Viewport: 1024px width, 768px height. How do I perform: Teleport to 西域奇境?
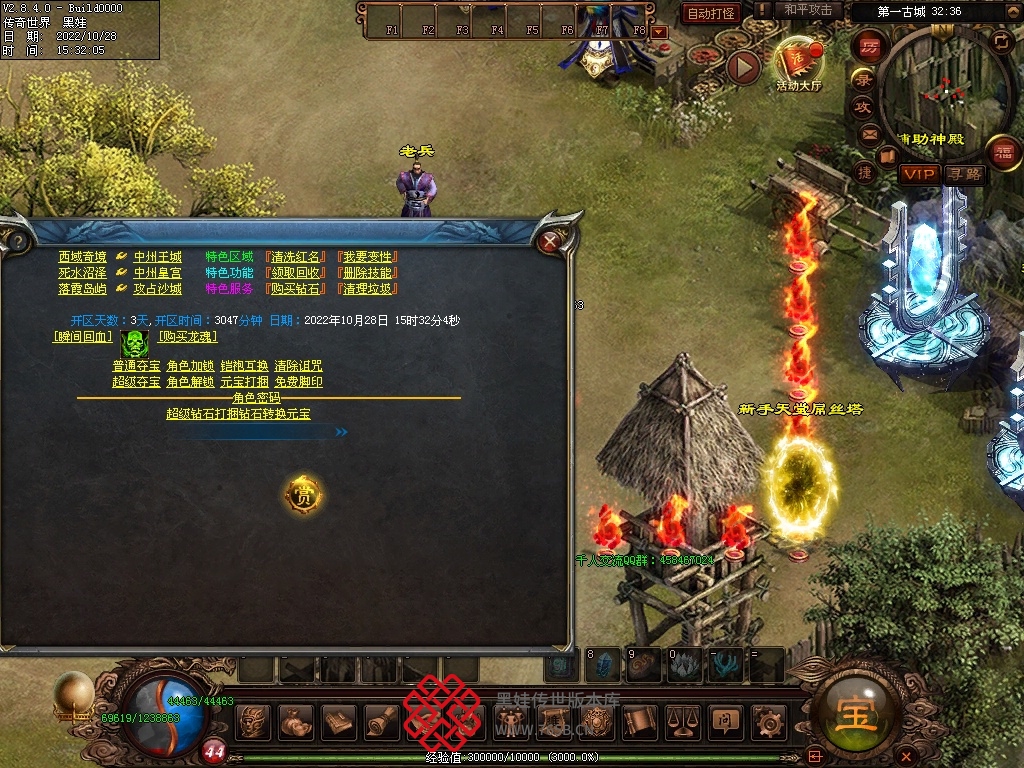(82, 257)
